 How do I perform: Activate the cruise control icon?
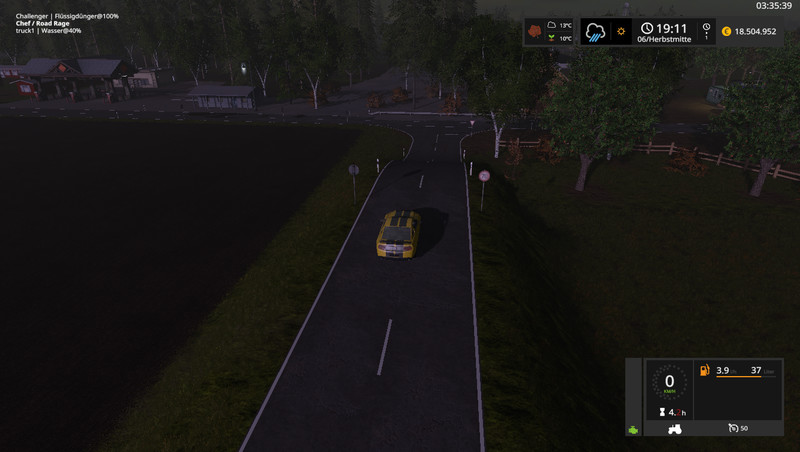click(x=733, y=429)
